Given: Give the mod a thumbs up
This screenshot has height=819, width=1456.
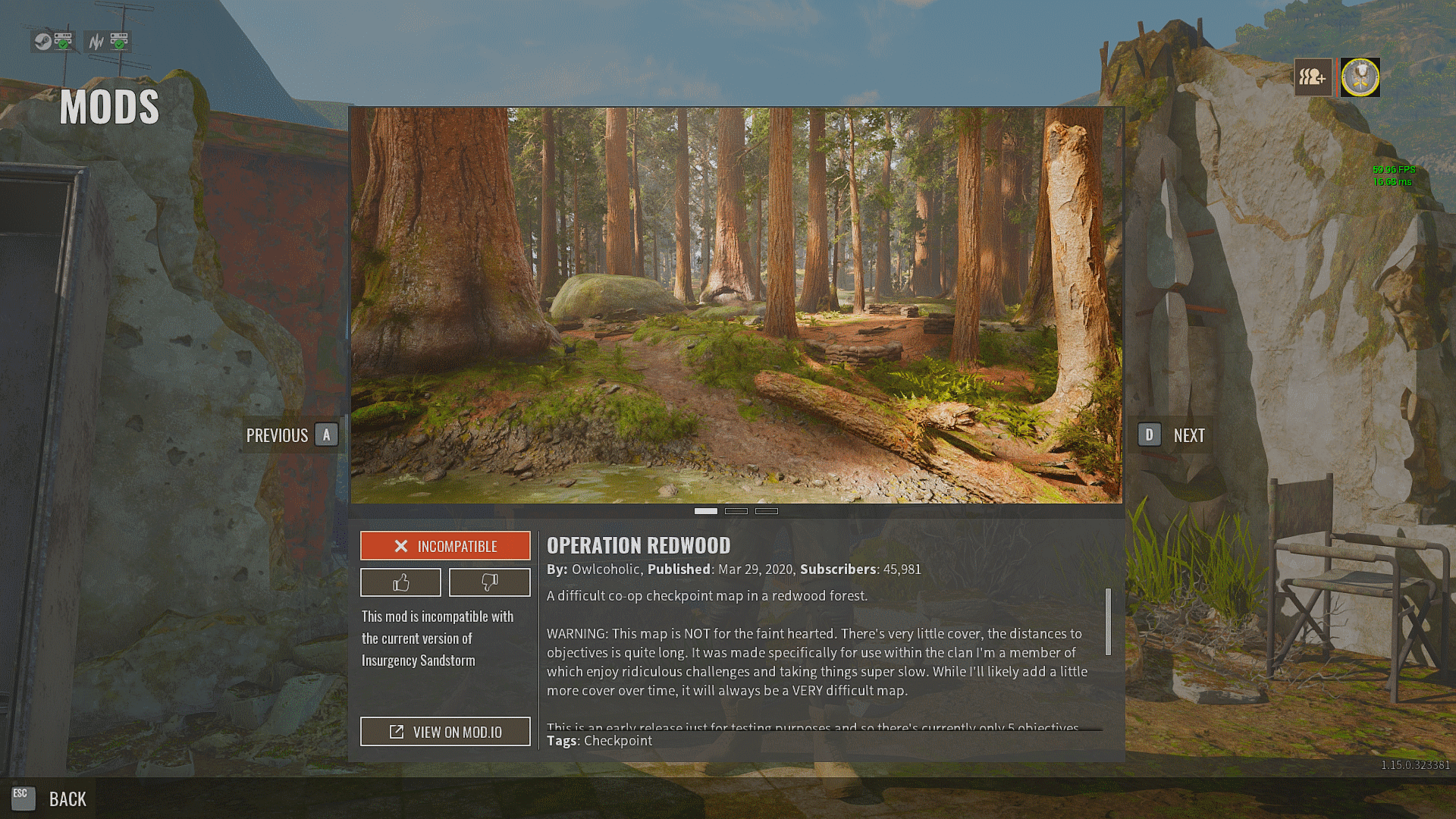Looking at the screenshot, I should pos(400,582).
